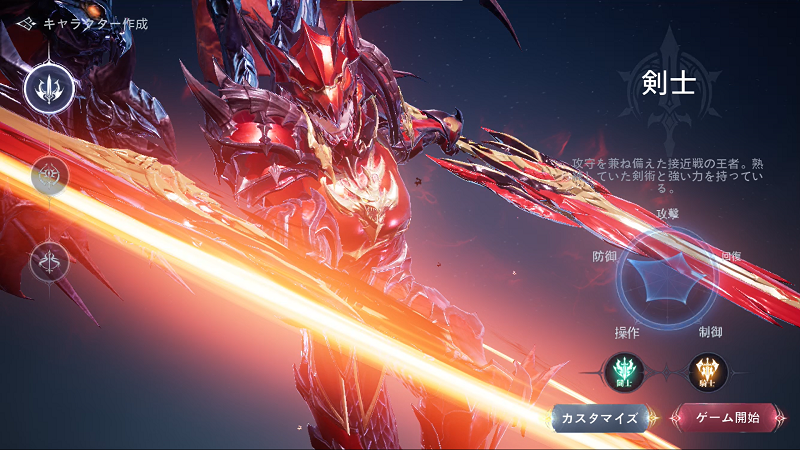The height and width of the screenshot is (450, 800).
Task: Select the orange 騎士 advancement icon
Action: click(708, 372)
